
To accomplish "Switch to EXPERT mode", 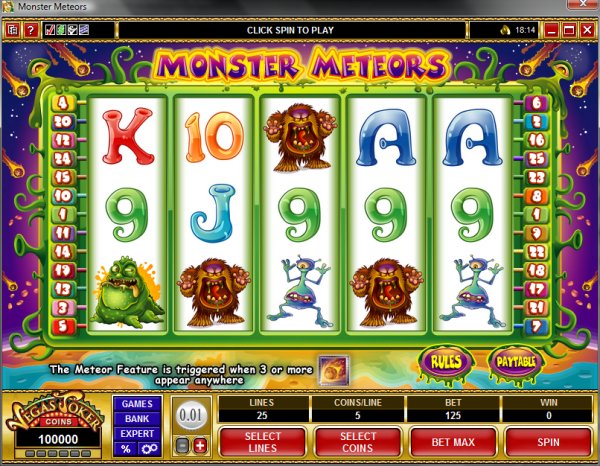I will (x=136, y=433).
